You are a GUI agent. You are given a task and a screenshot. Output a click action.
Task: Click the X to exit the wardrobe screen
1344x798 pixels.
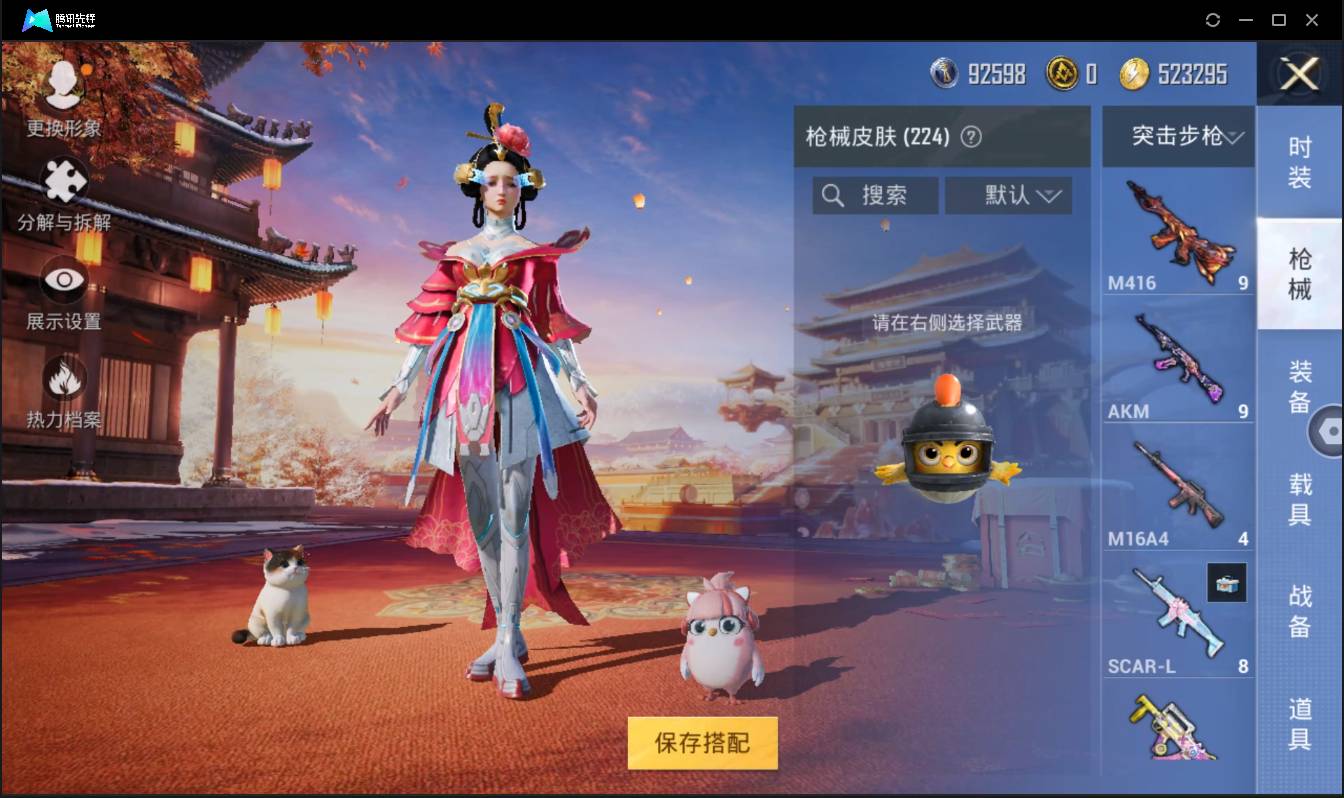1299,75
